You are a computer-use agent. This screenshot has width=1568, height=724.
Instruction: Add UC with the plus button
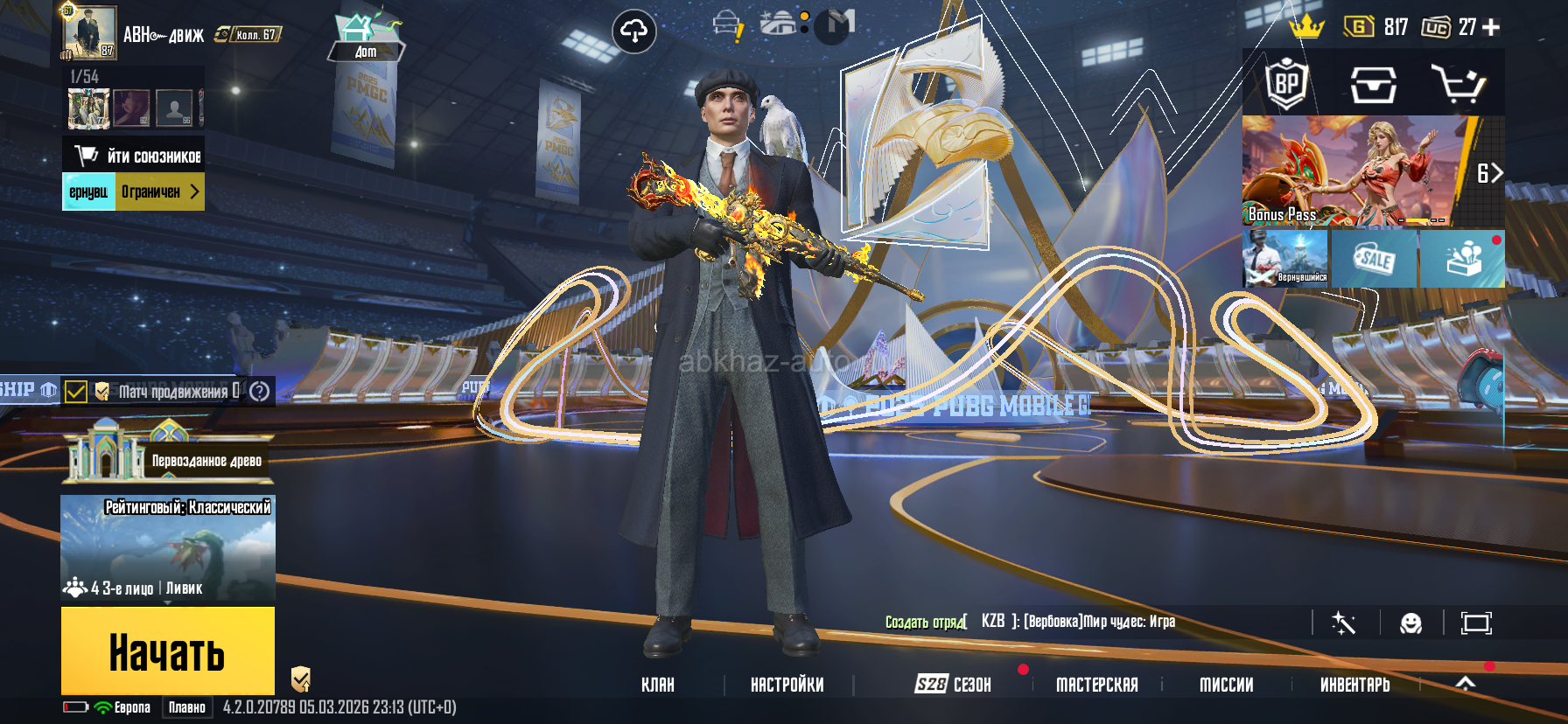point(1491,27)
